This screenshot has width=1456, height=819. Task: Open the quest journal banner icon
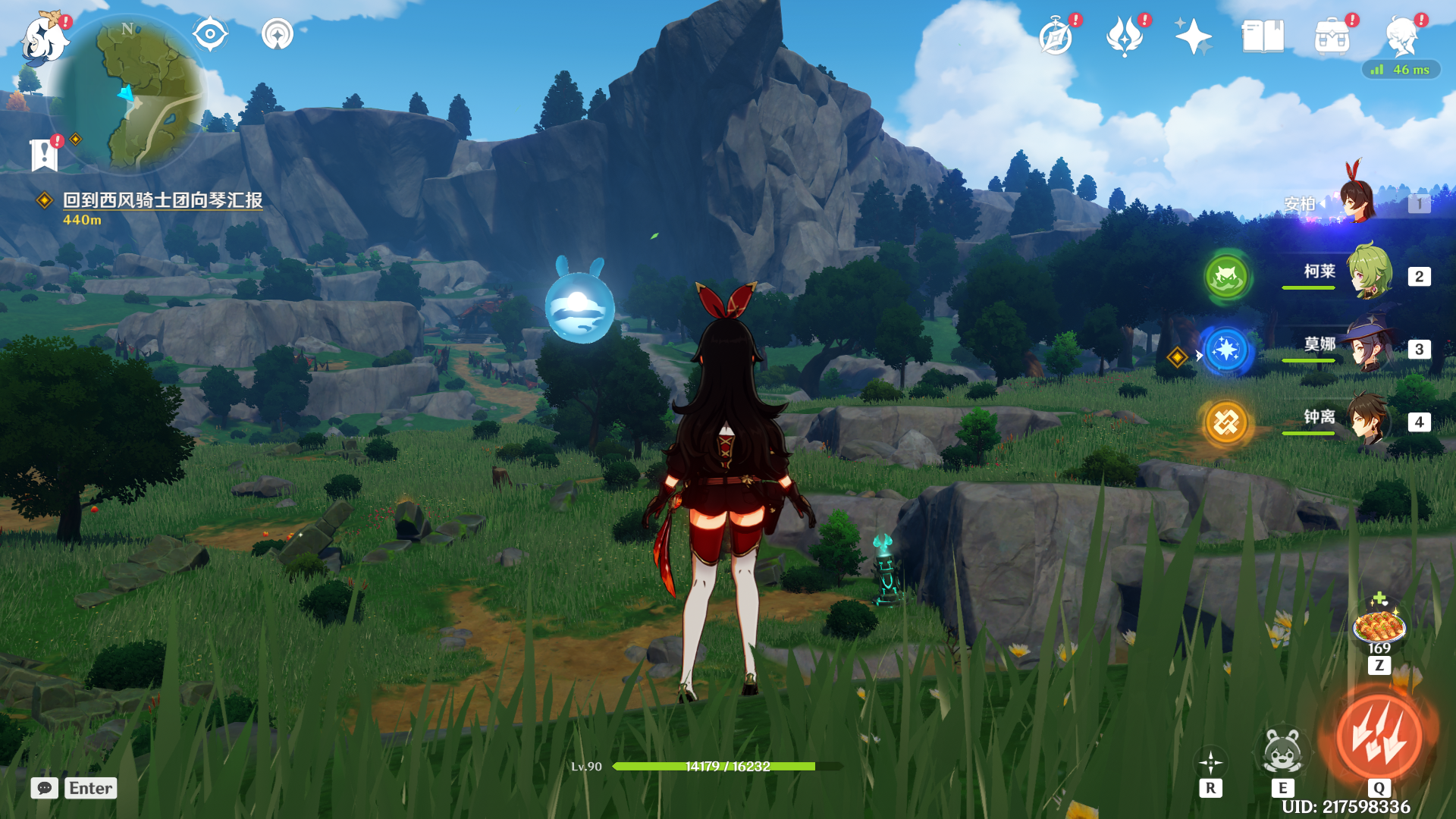tap(45, 155)
